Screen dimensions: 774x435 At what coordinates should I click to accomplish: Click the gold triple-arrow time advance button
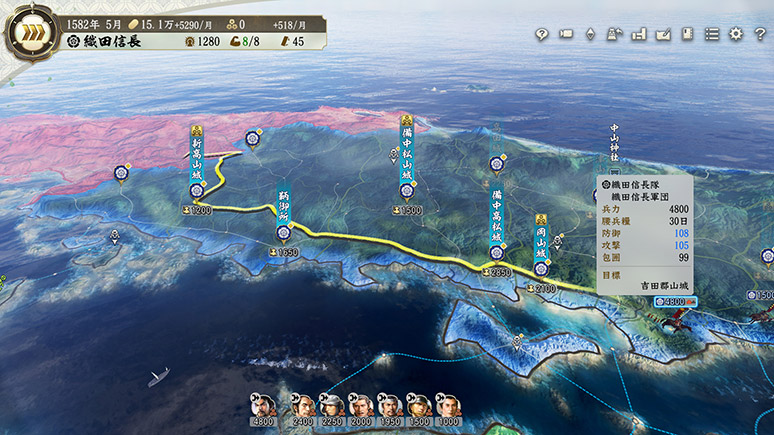[x=30, y=33]
